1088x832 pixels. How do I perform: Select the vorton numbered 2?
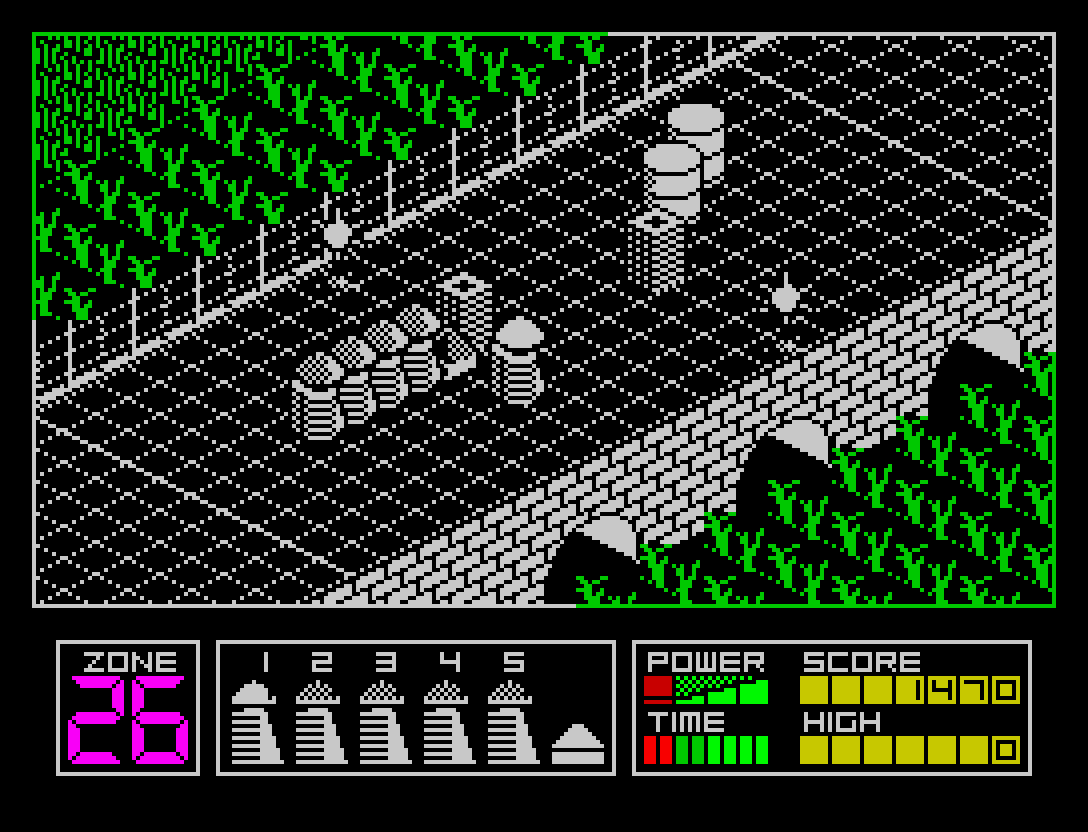[320, 722]
